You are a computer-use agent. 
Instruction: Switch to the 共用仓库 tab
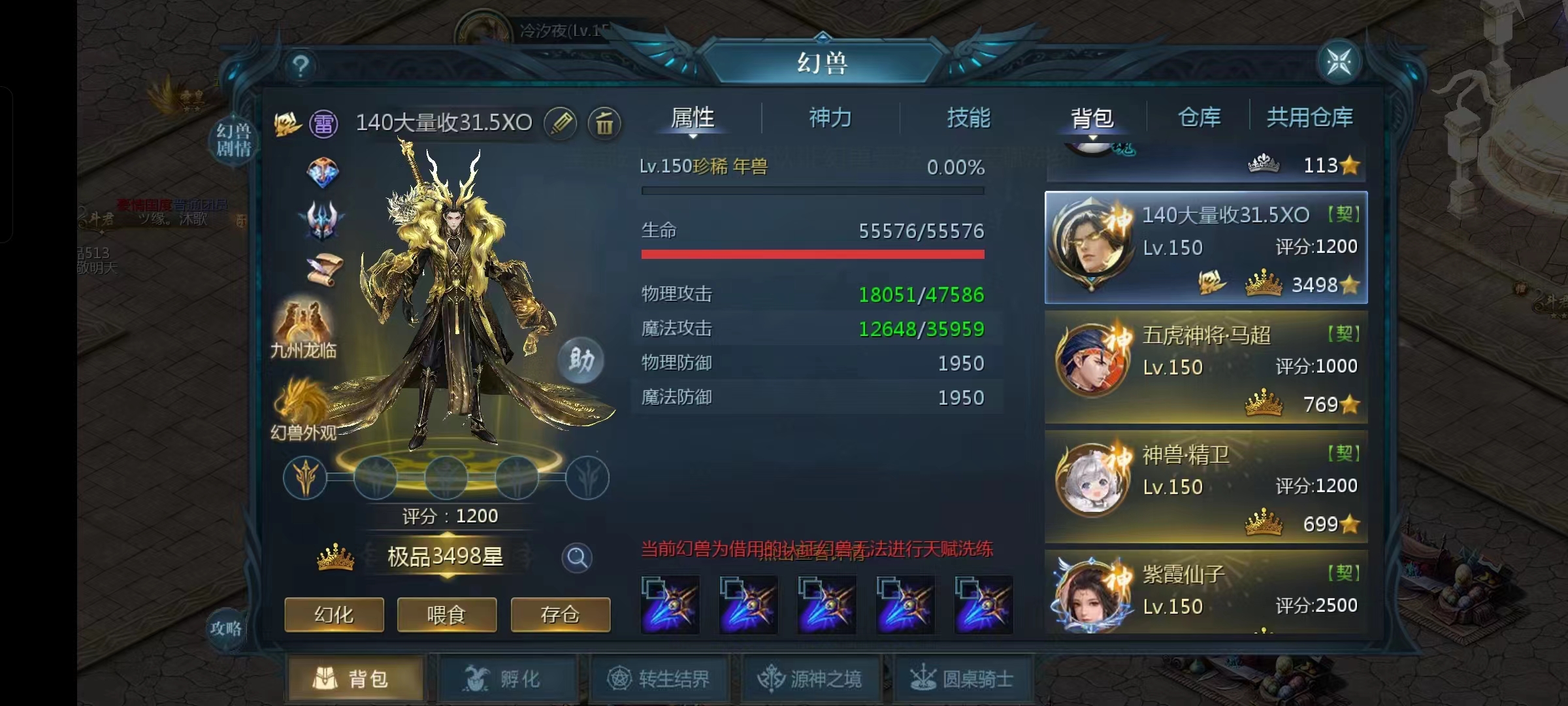pyautogui.click(x=1310, y=118)
